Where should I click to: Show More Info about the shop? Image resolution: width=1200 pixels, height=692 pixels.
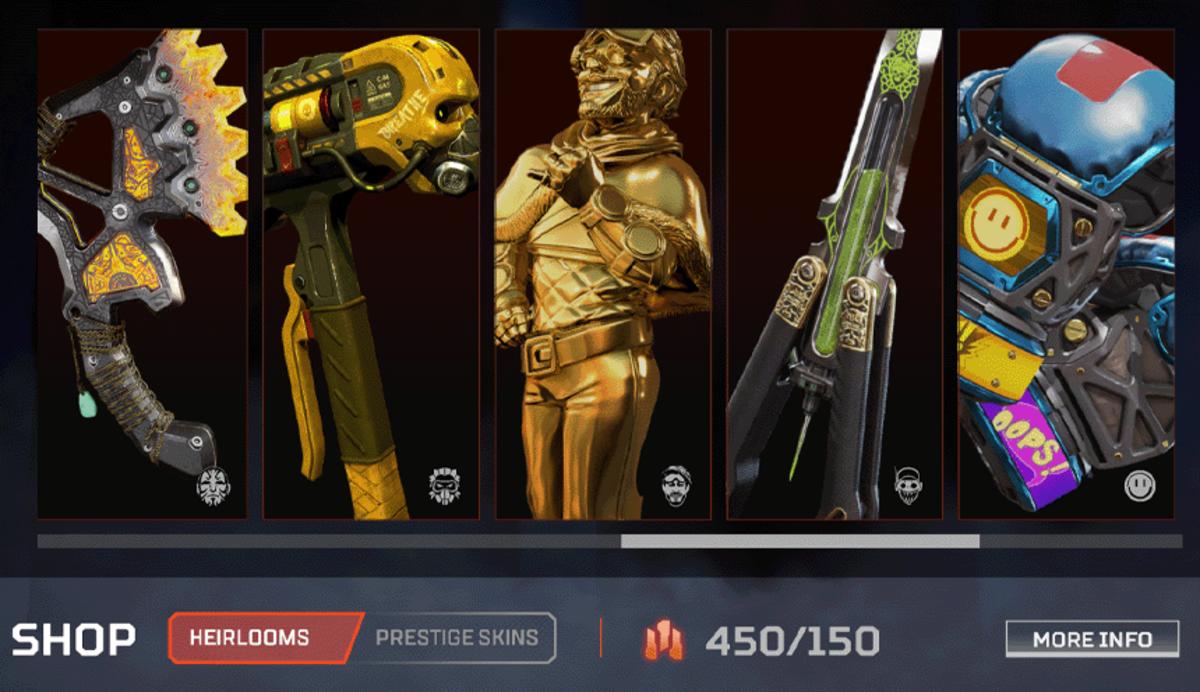click(1092, 639)
